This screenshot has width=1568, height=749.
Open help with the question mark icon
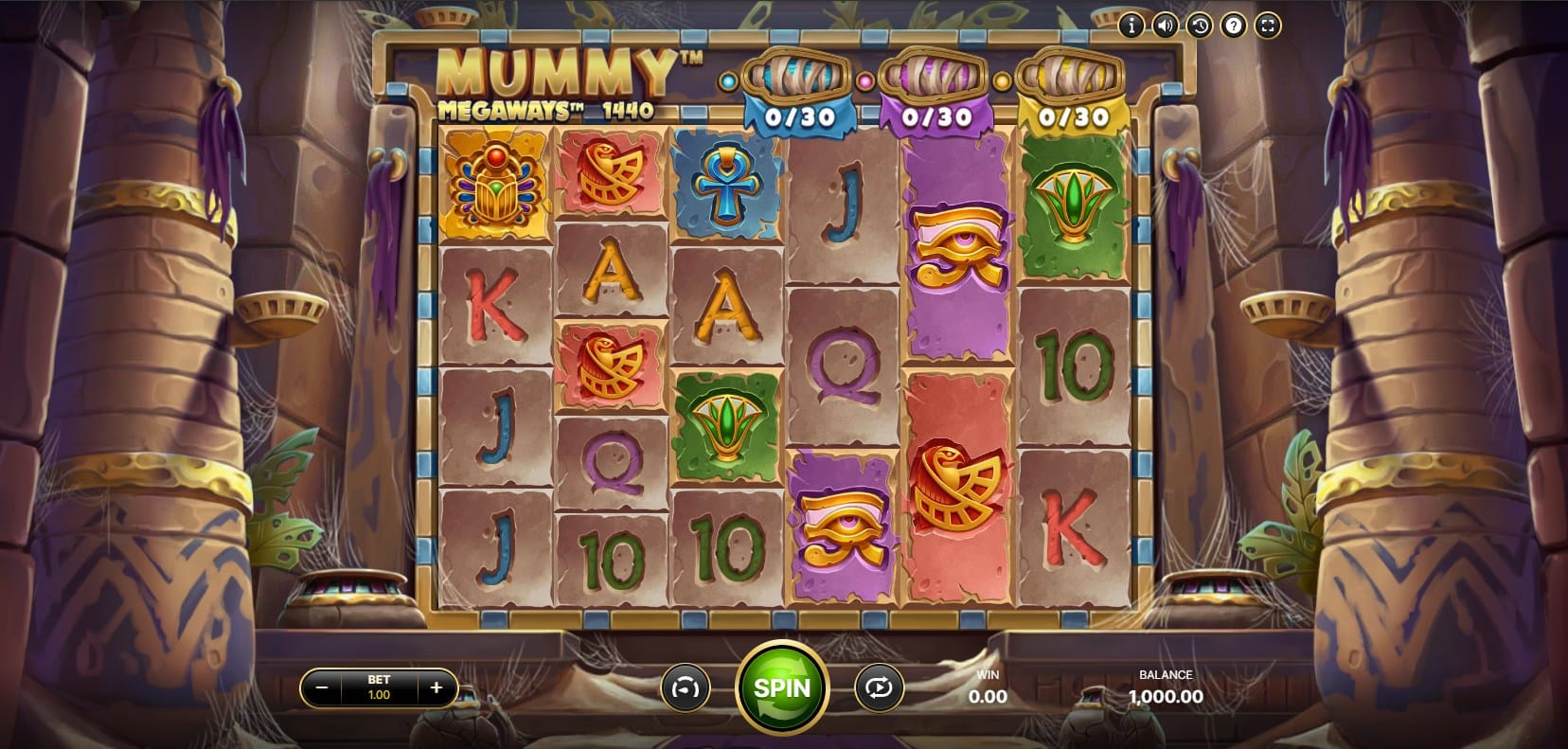[1233, 26]
